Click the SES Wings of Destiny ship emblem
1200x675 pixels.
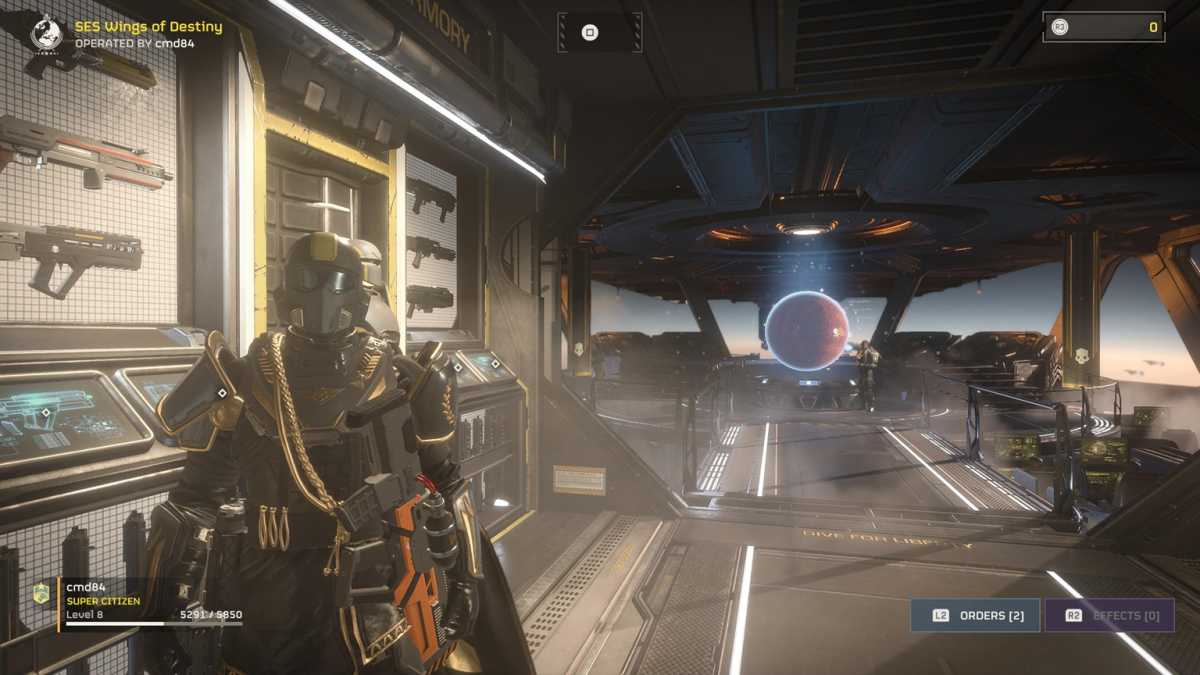[46, 32]
